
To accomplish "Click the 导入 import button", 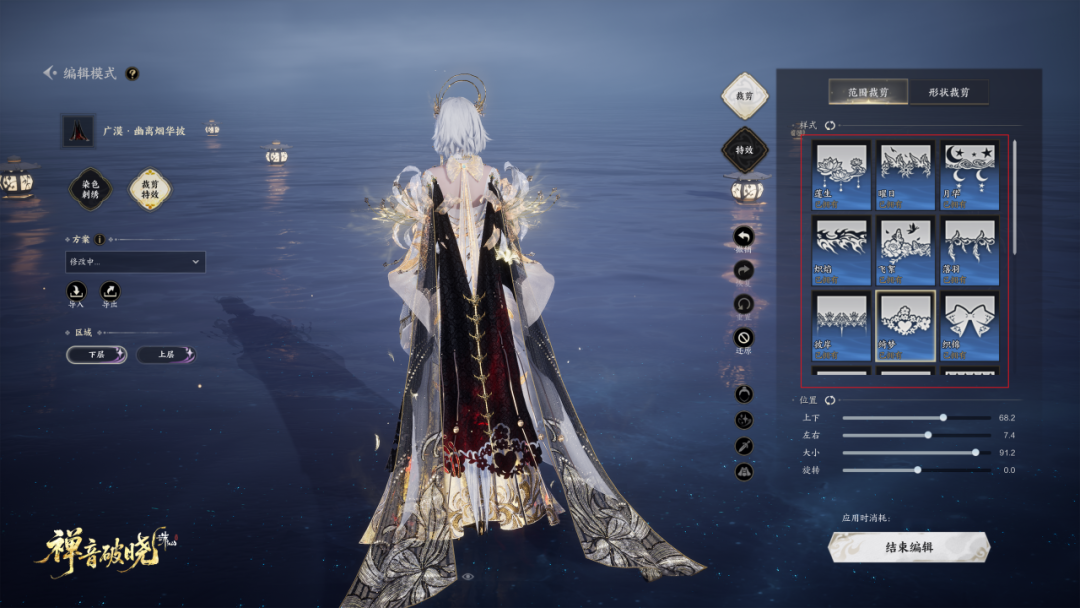I will click(x=76, y=293).
